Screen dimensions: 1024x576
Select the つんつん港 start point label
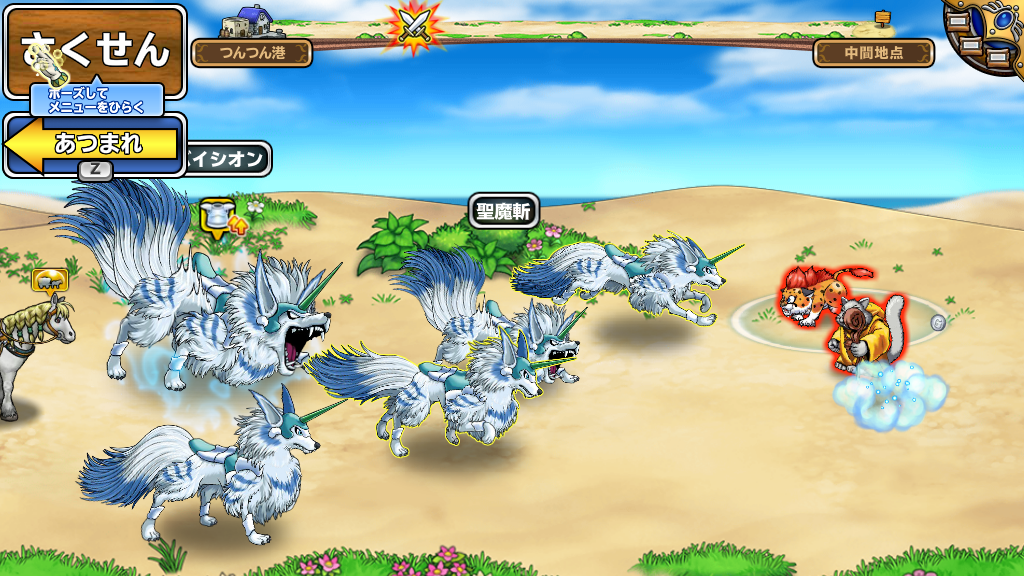click(x=251, y=53)
